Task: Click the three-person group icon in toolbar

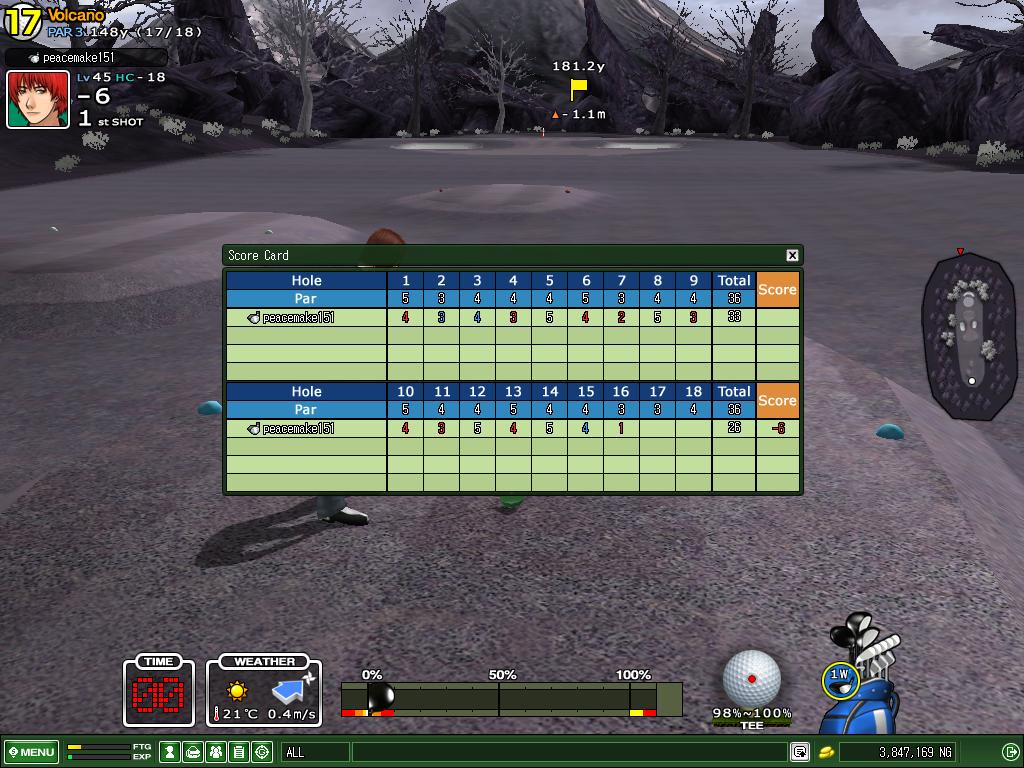Action: [216, 752]
